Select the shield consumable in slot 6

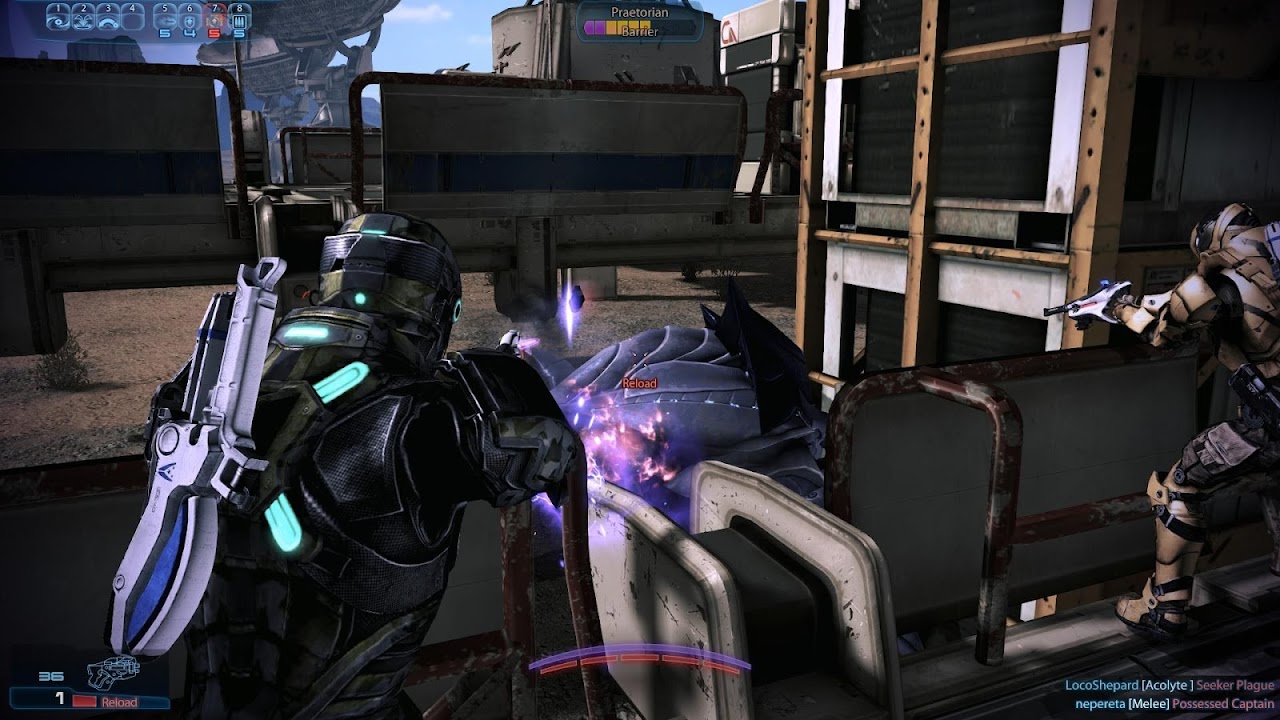190,18
